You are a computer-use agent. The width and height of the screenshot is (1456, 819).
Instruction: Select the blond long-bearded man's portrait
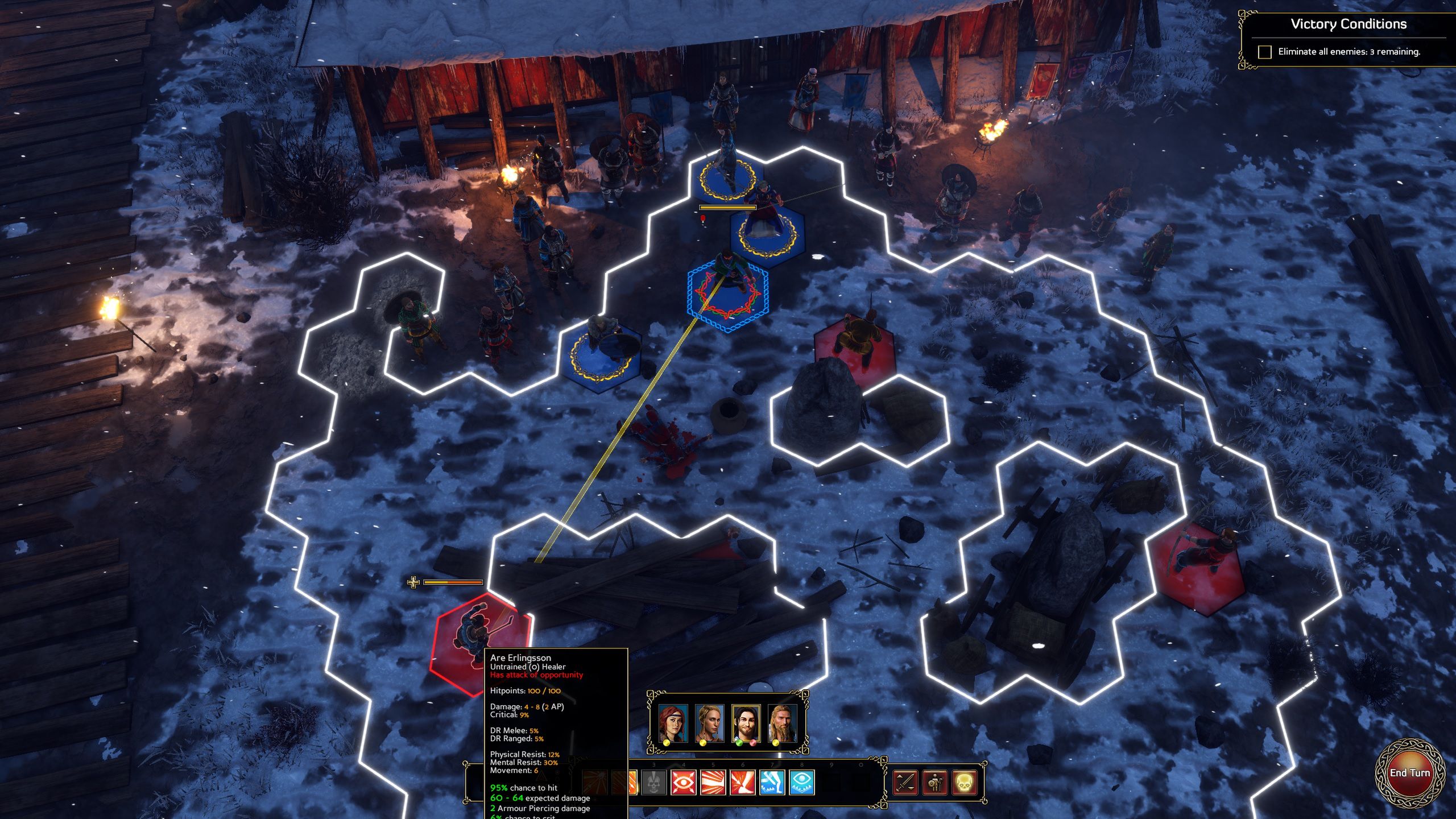click(x=782, y=723)
